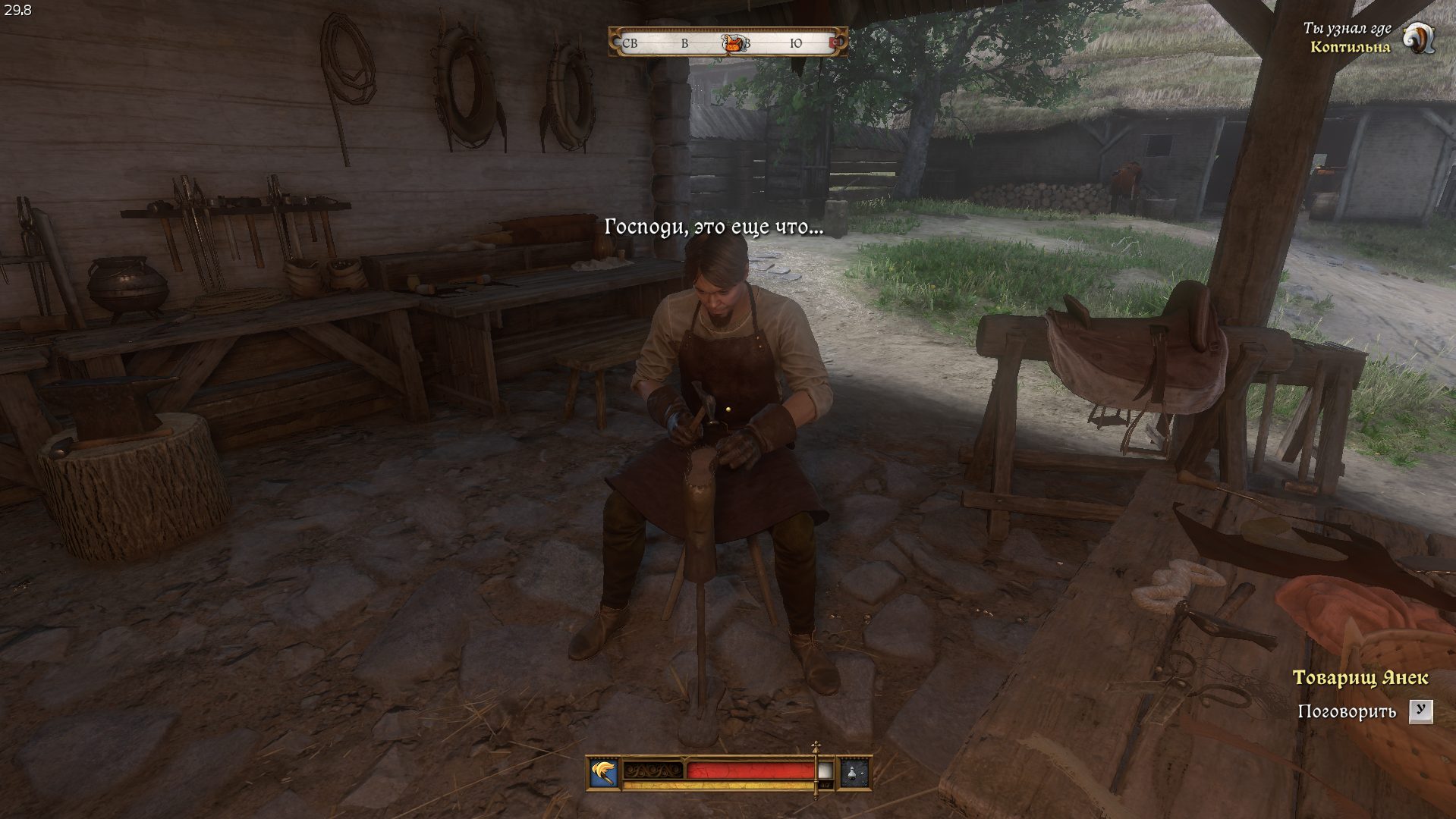Click the horse head icon beside the notification
Image resolution: width=1456 pixels, height=819 pixels.
pos(1417,37)
